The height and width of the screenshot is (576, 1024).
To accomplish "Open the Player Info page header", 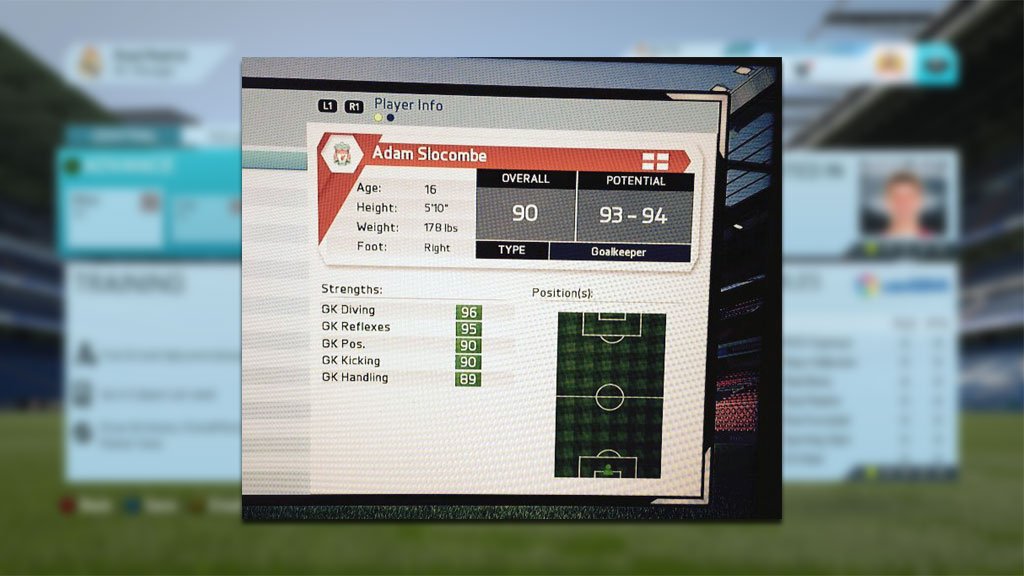I will (x=408, y=104).
